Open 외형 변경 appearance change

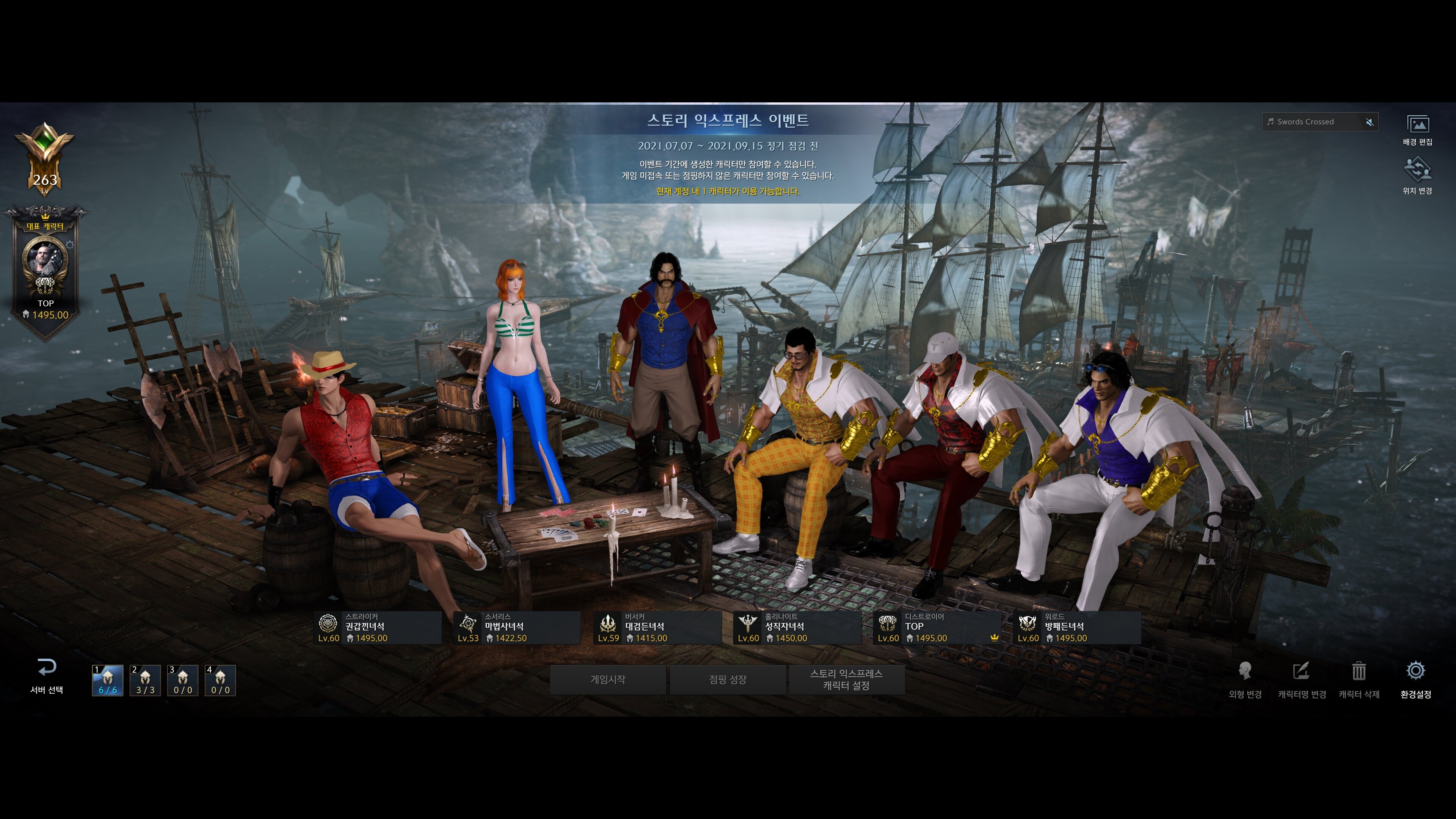point(1245,679)
